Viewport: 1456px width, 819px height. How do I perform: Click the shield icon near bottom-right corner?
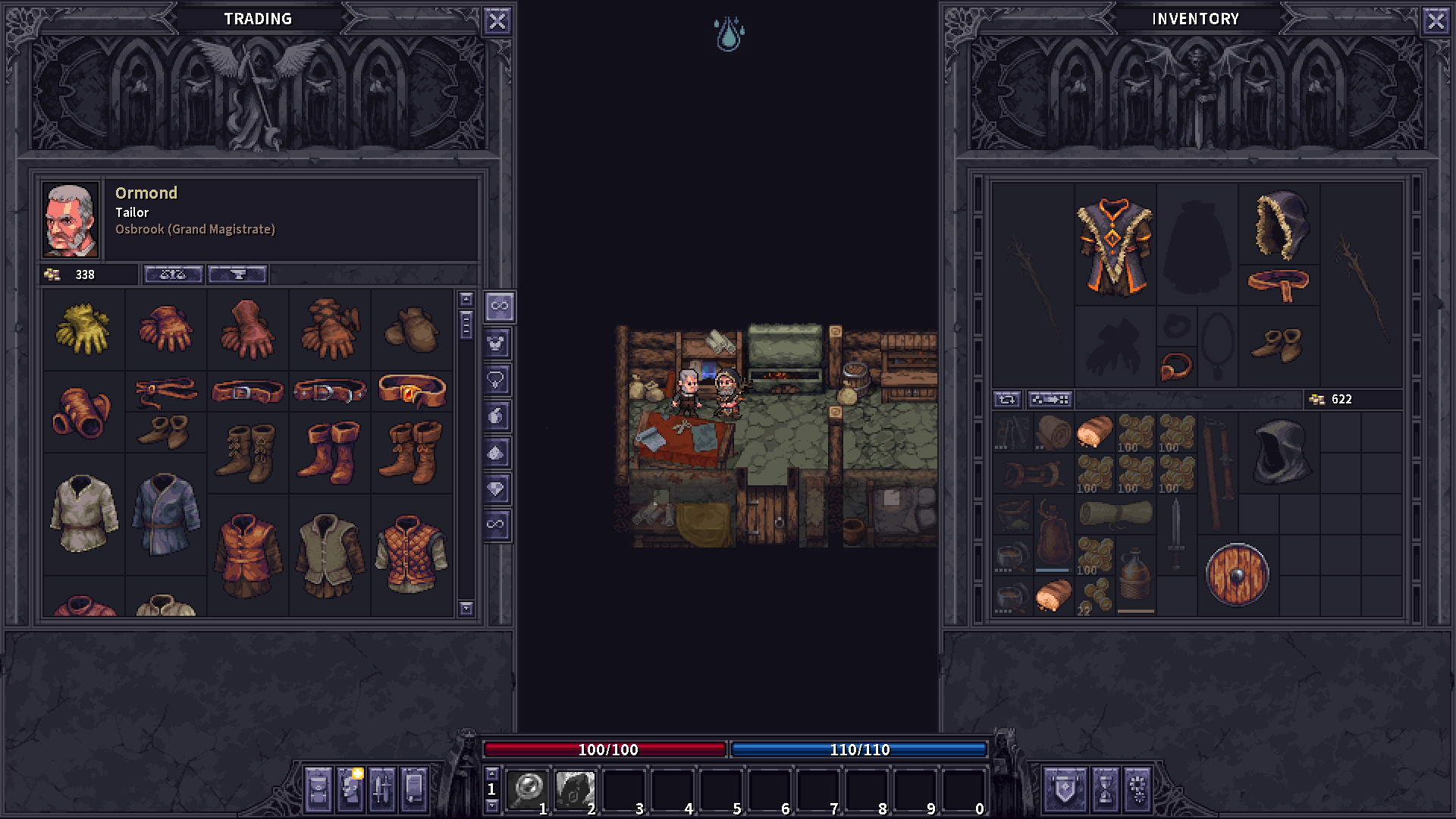(1064, 791)
